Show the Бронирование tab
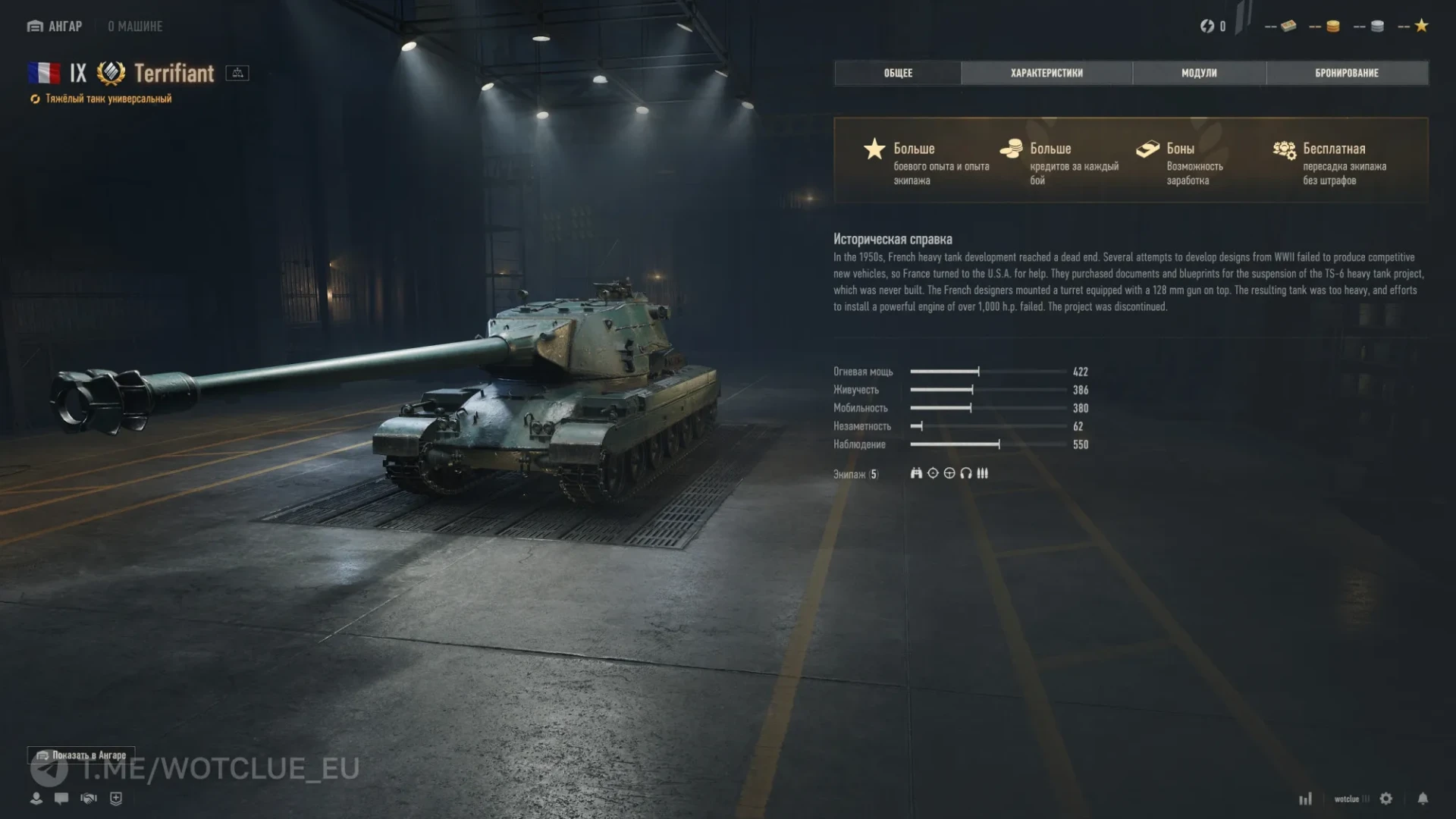This screenshot has height=819, width=1456. click(x=1347, y=73)
